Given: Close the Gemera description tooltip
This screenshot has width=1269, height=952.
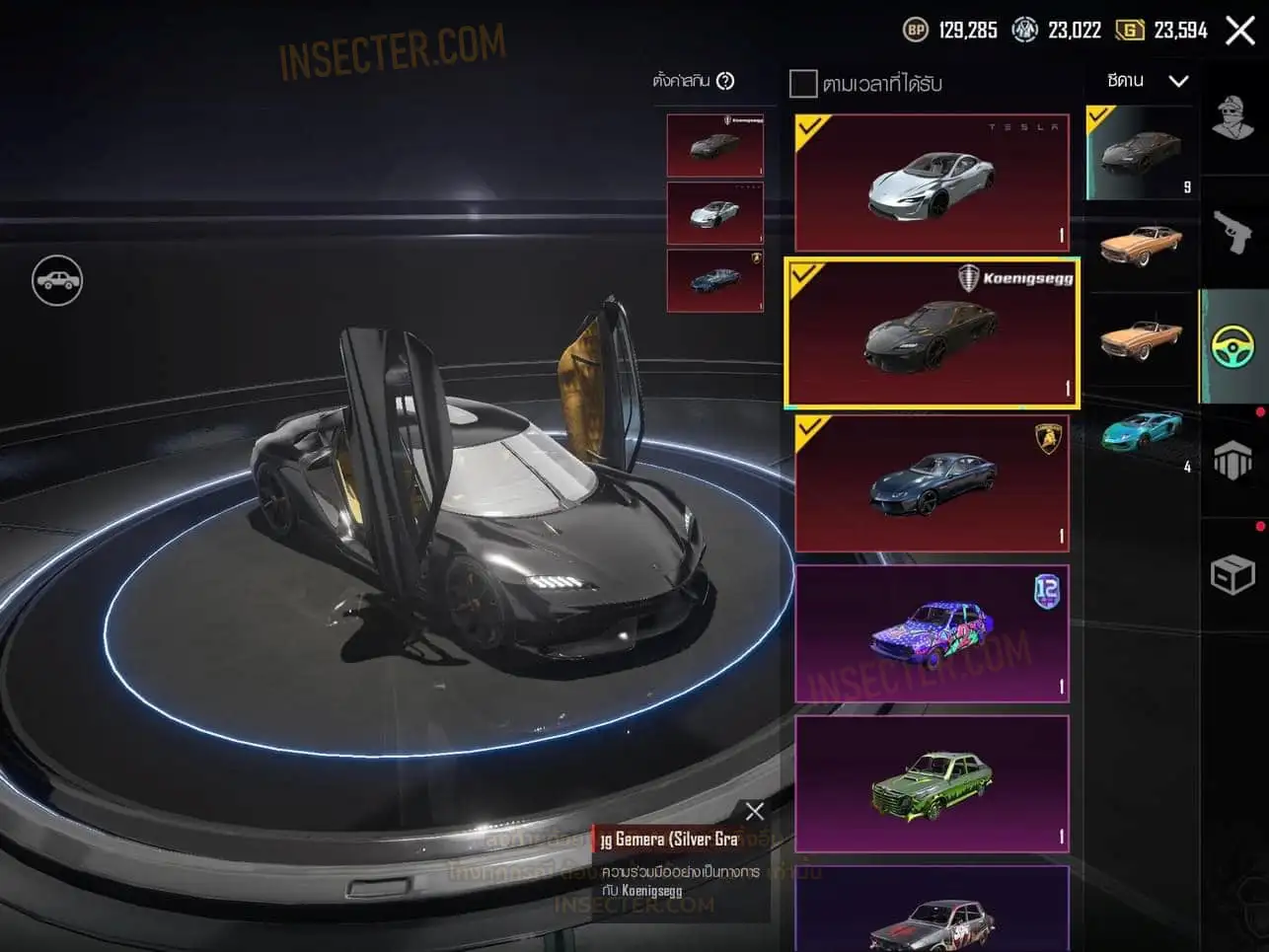Looking at the screenshot, I should pyautogui.click(x=755, y=811).
